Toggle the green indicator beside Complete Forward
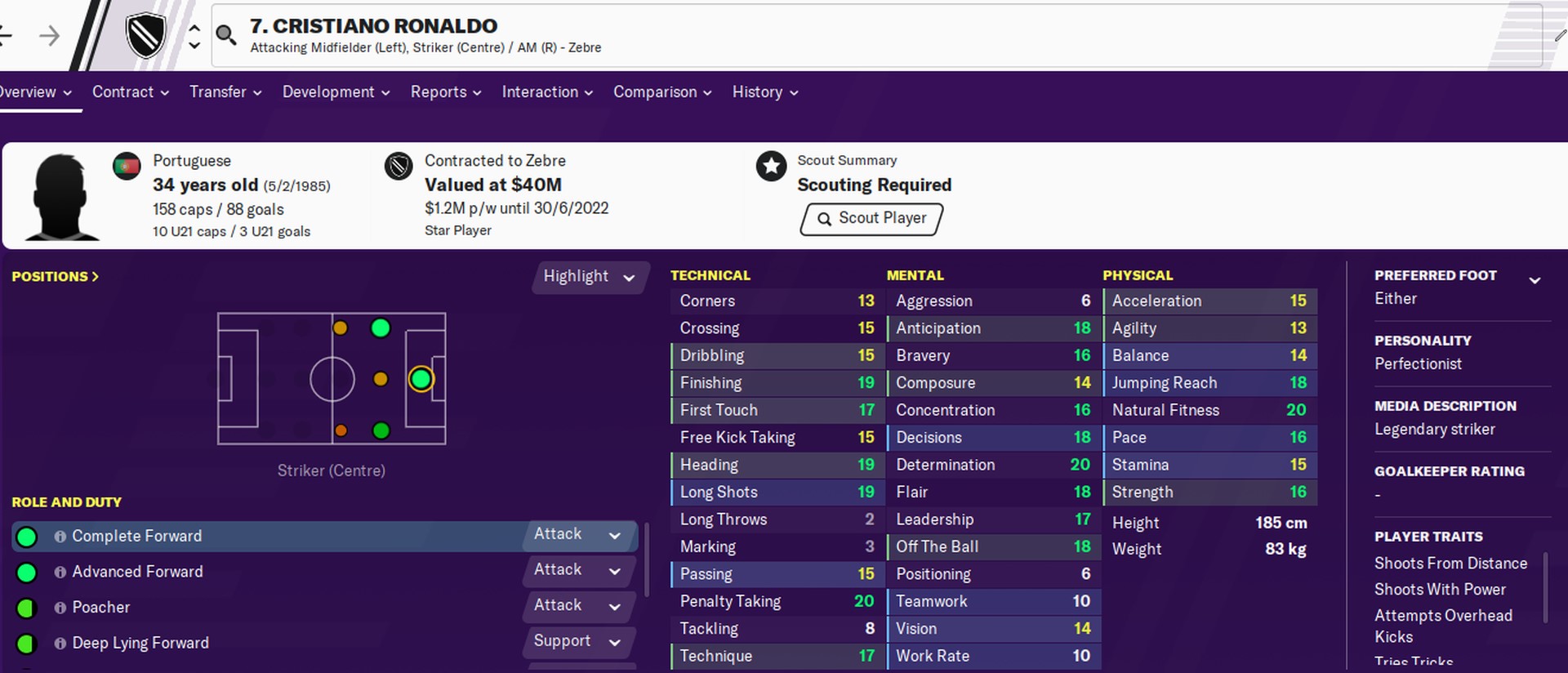 coord(27,536)
